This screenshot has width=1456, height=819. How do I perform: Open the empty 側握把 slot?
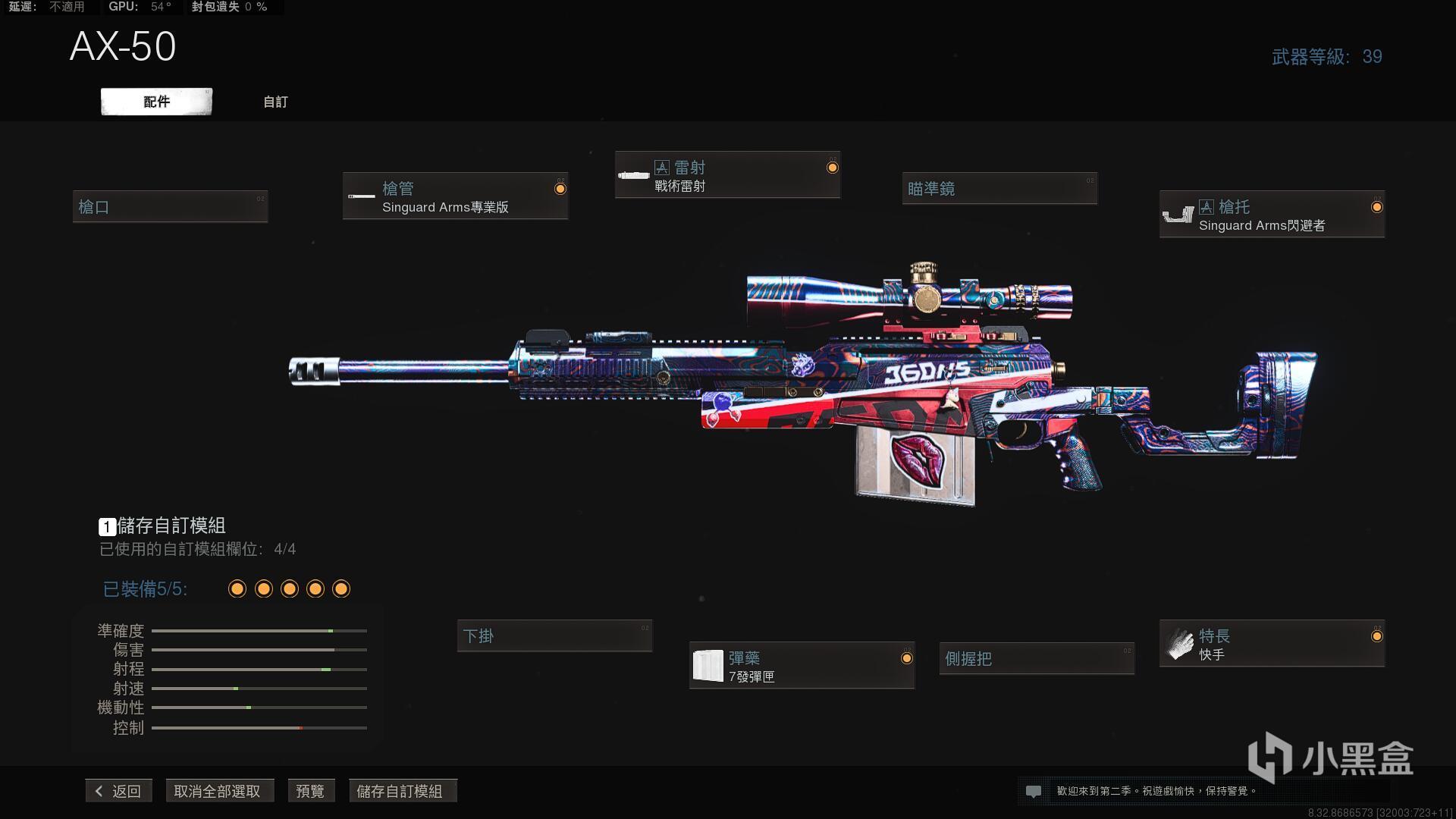tap(1037, 659)
